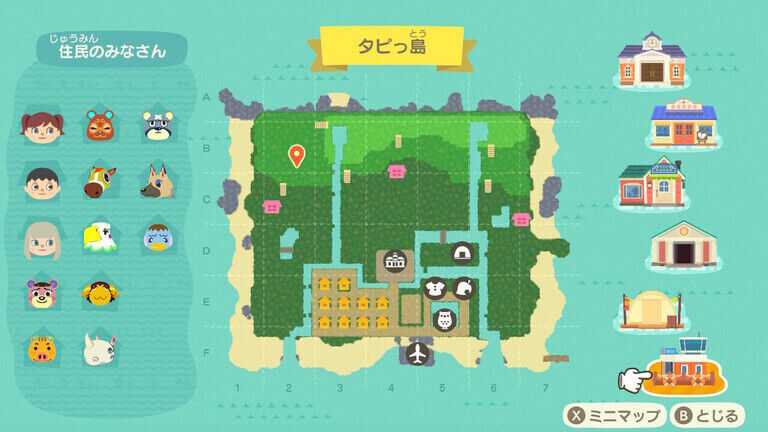Select the campsite tent thumbnail
Viewport: 768px width, 432px height.
(x=652, y=310)
